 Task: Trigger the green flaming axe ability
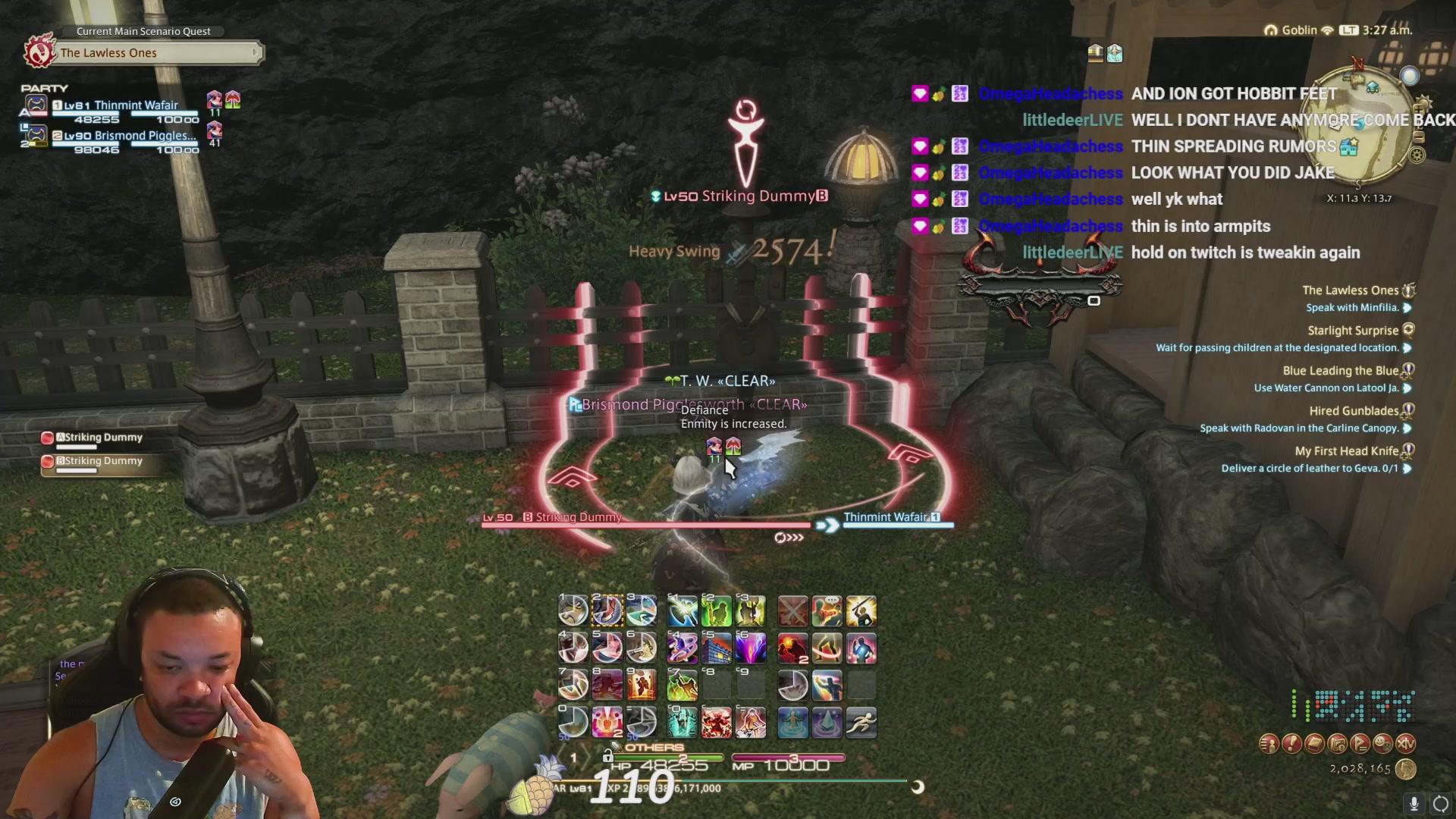coord(682,686)
